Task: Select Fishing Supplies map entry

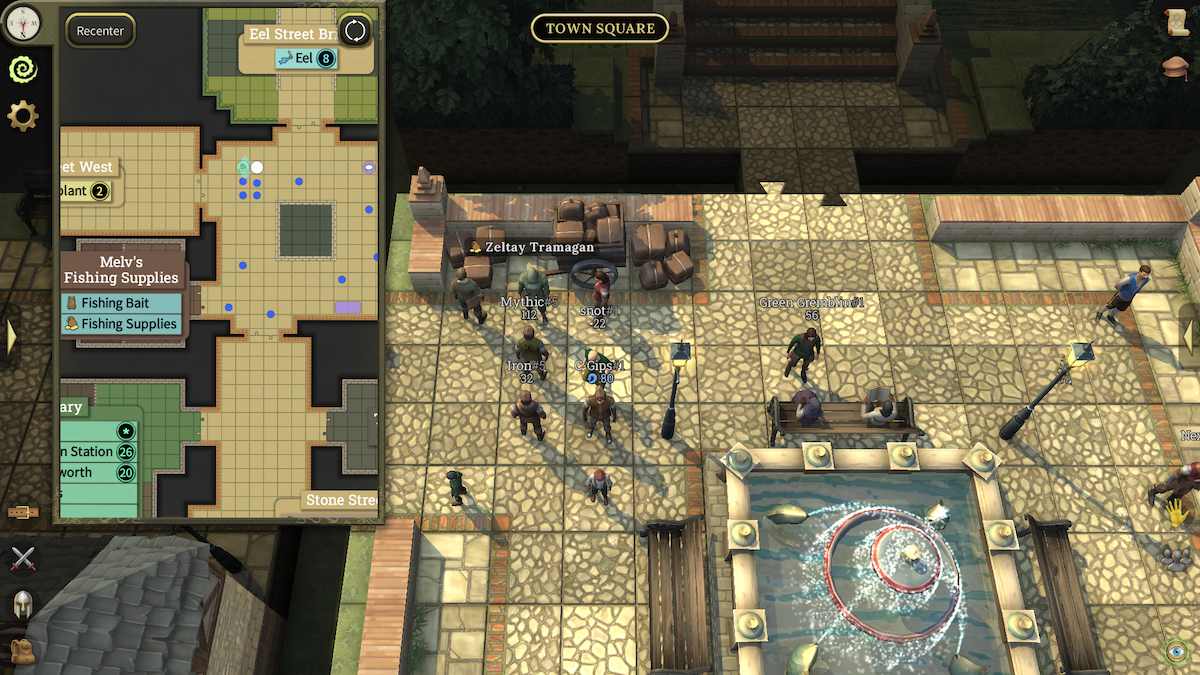Action: pyautogui.click(x=121, y=324)
